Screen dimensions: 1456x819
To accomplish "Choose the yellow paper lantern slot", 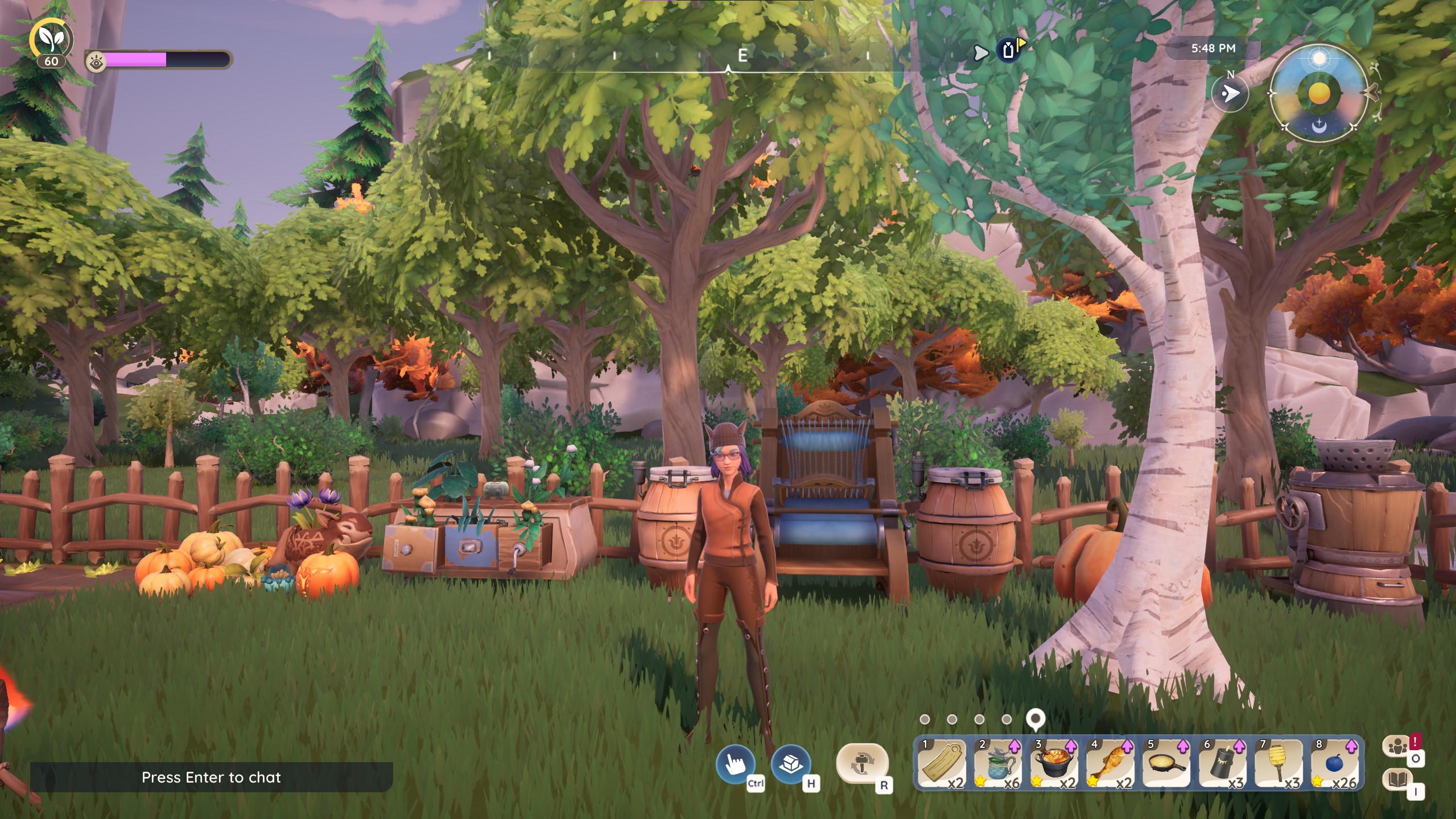I will 1278,764.
